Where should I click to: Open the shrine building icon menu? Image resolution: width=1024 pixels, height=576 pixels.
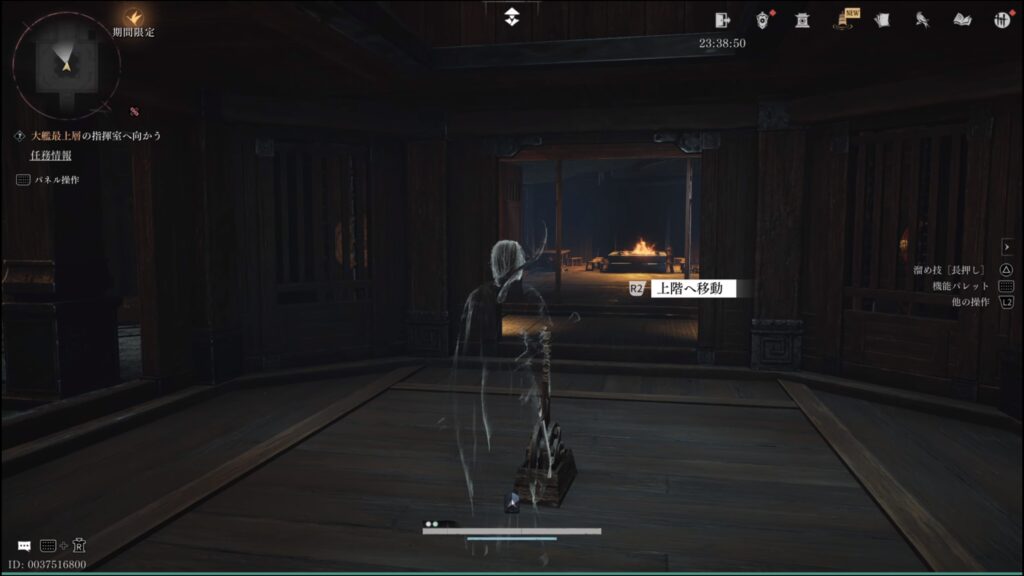click(802, 20)
